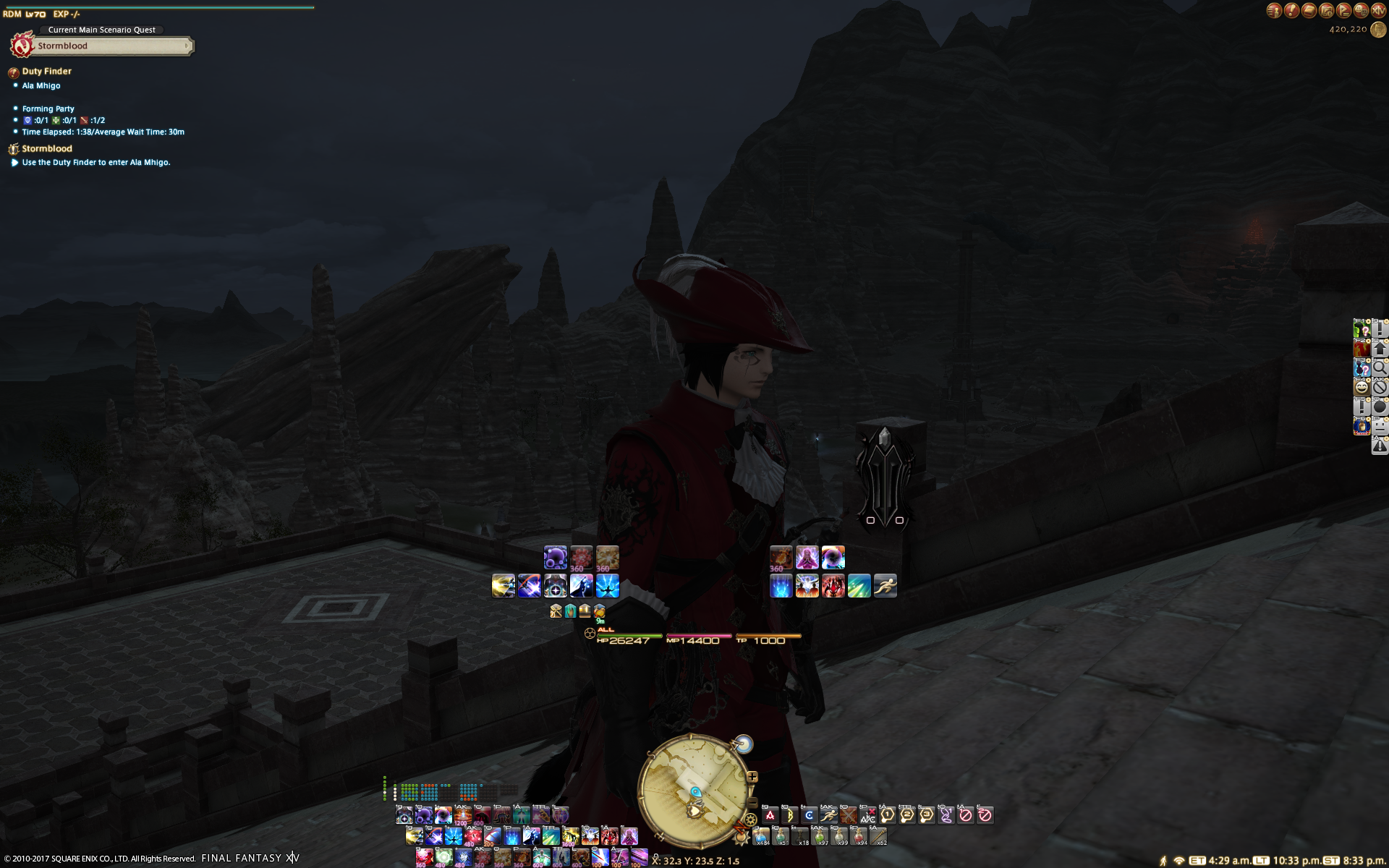
Task: Open the Character main menu icon
Action: coord(1274,10)
